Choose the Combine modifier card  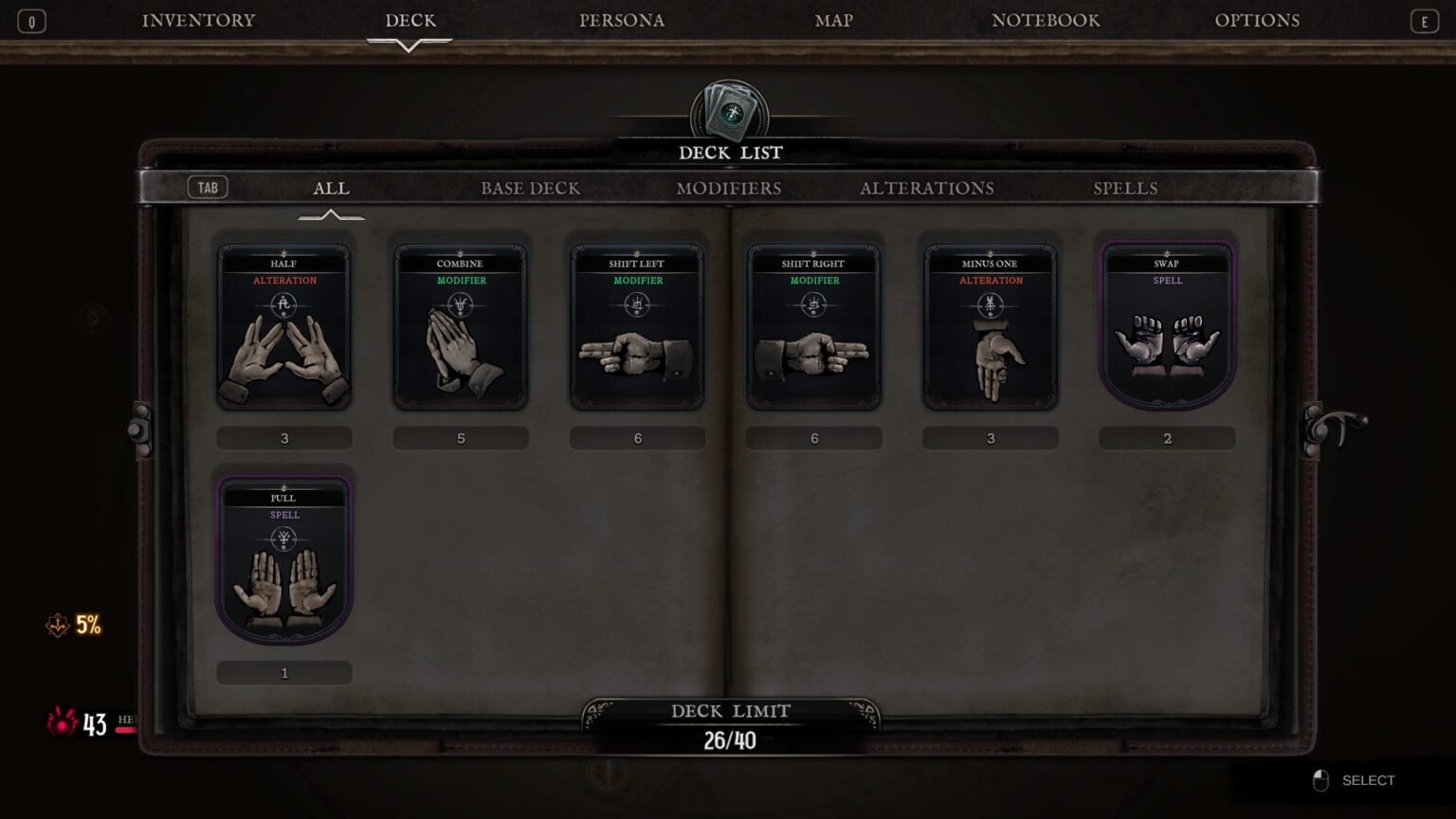tap(461, 328)
